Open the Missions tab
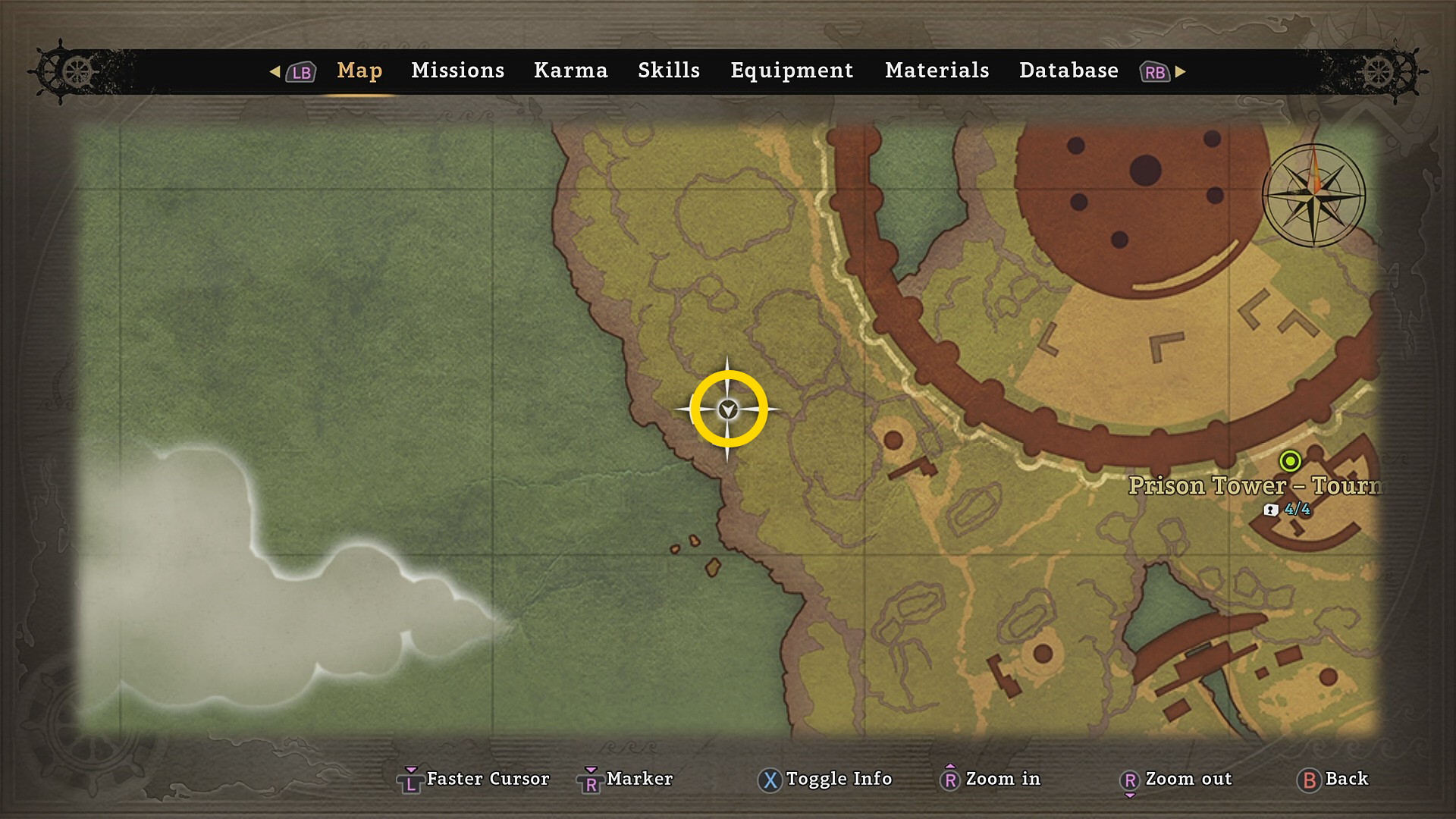 (457, 71)
